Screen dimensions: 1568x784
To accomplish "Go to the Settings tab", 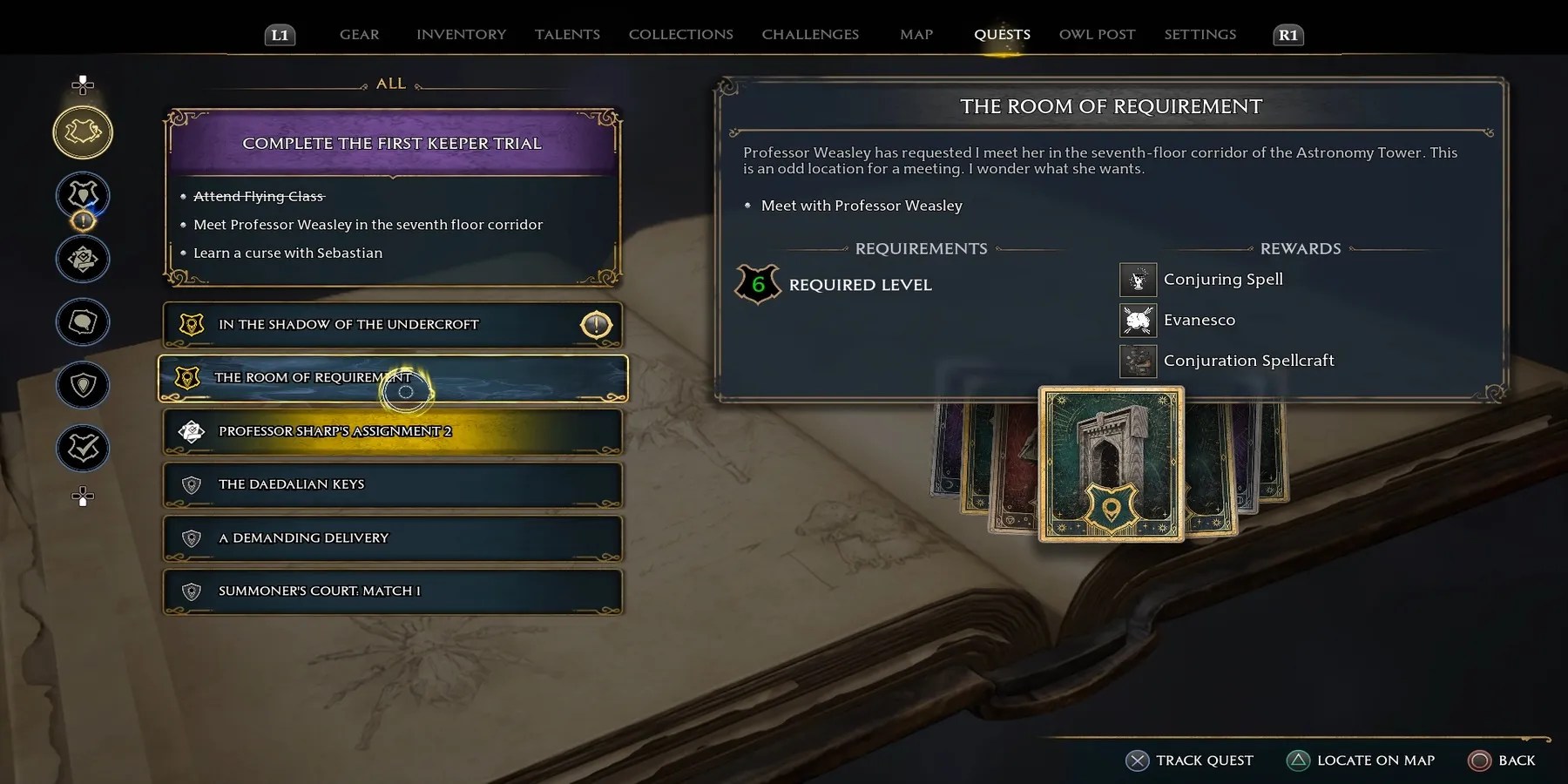I will point(1200,34).
